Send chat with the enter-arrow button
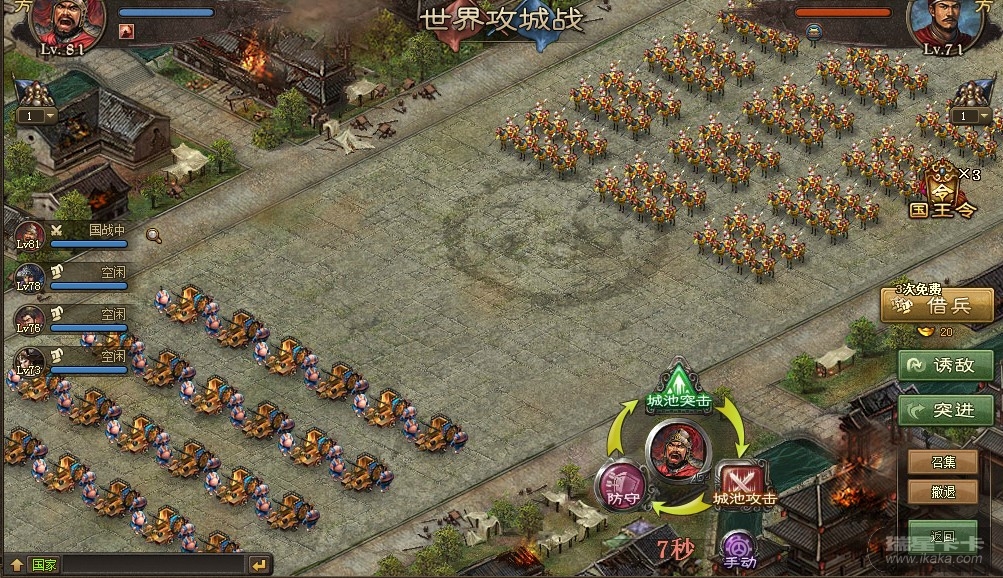The width and height of the screenshot is (1003, 578). (x=258, y=565)
